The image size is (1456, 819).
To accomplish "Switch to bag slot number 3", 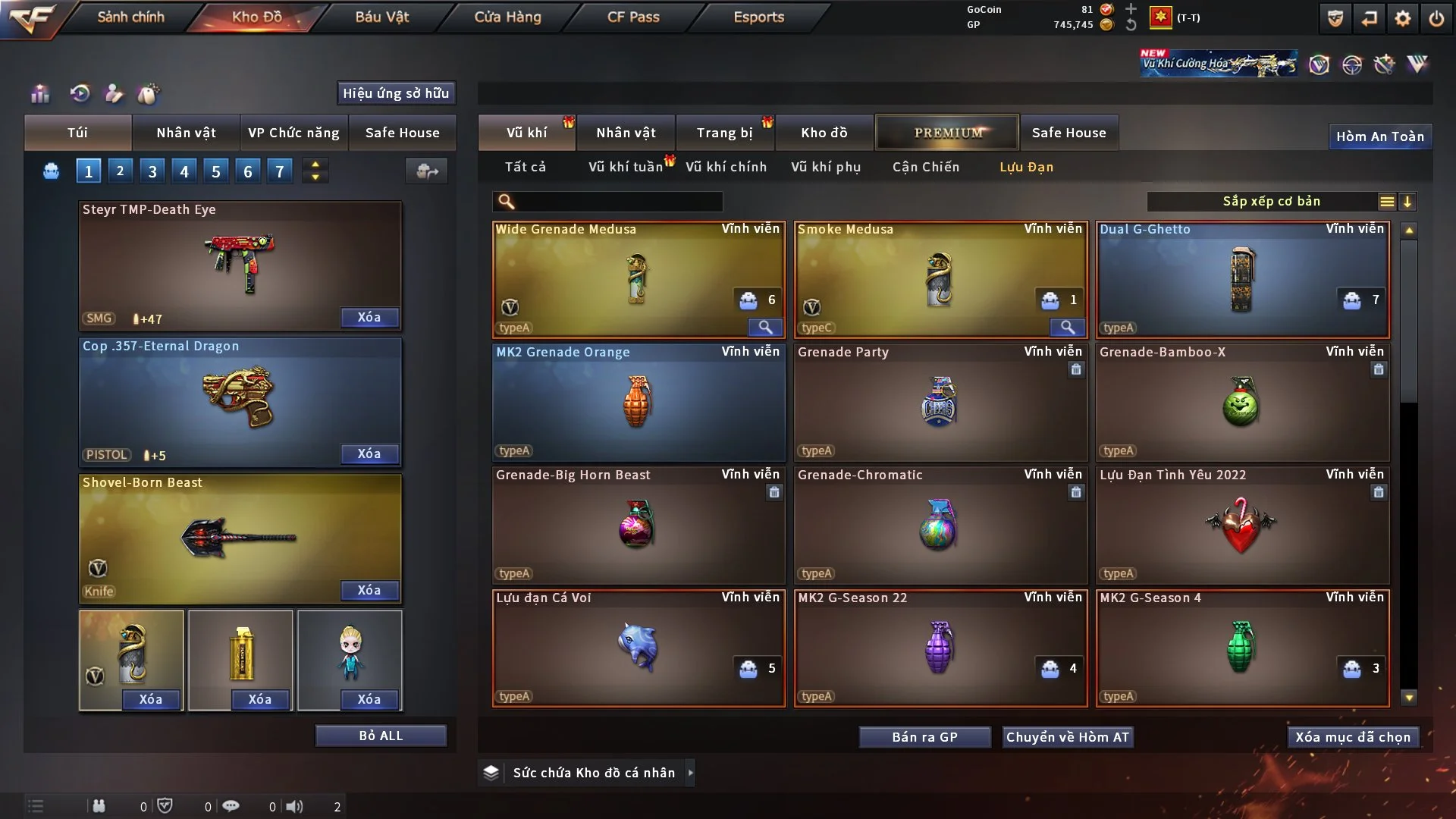I will click(x=152, y=171).
